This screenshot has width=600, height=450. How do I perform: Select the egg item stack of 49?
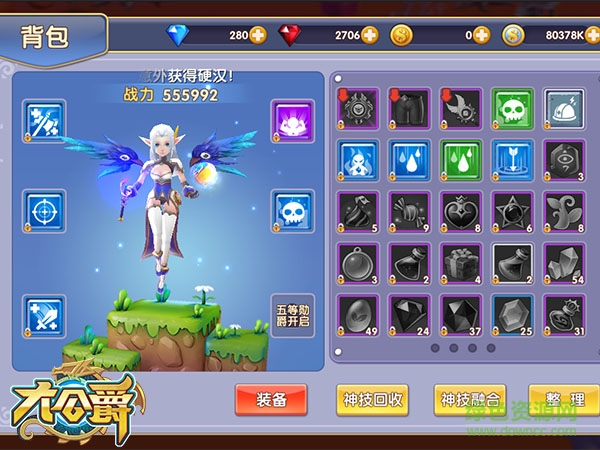click(x=357, y=315)
